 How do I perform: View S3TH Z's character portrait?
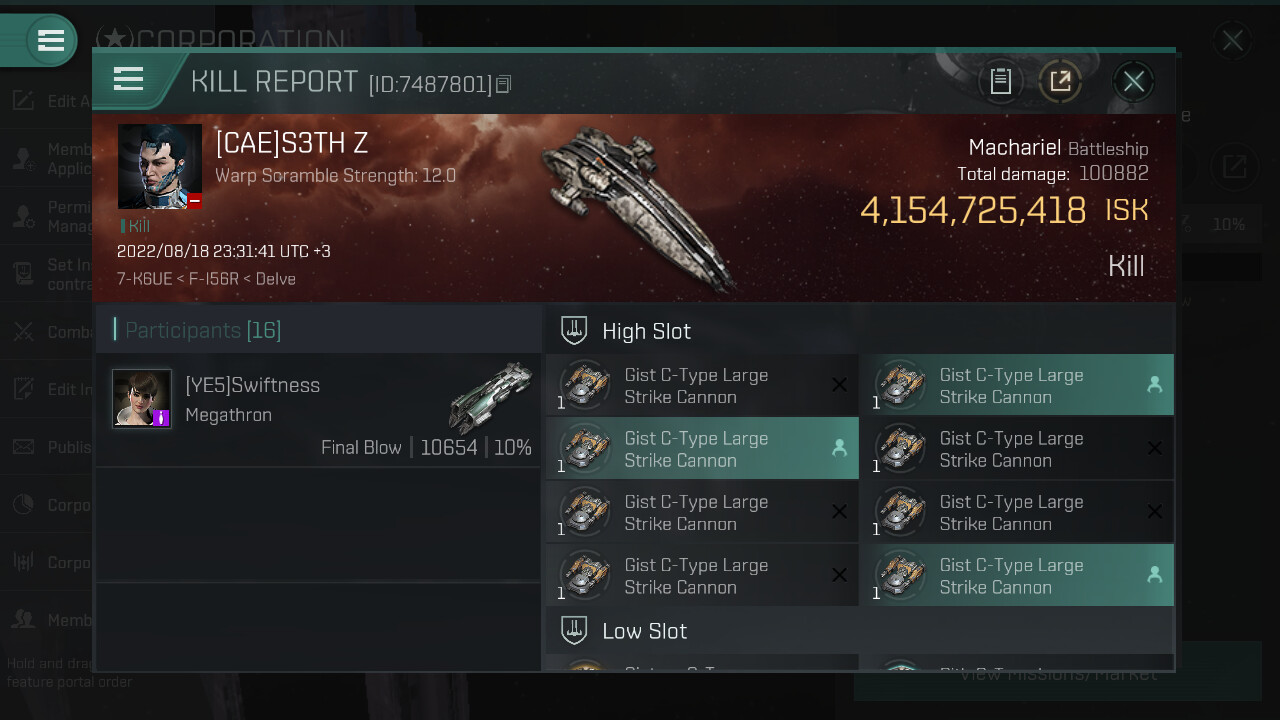click(x=160, y=166)
